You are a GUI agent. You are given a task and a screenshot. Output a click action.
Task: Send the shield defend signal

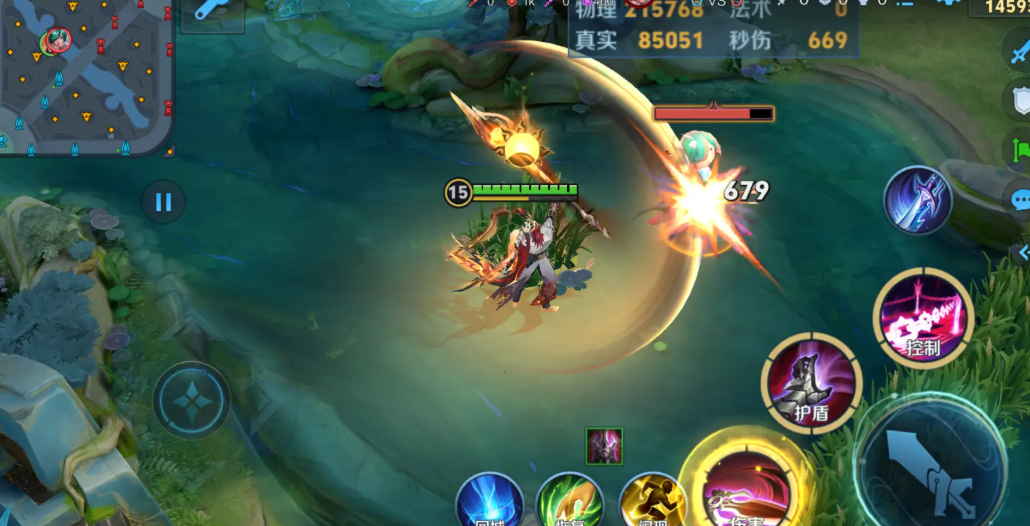(x=1019, y=100)
